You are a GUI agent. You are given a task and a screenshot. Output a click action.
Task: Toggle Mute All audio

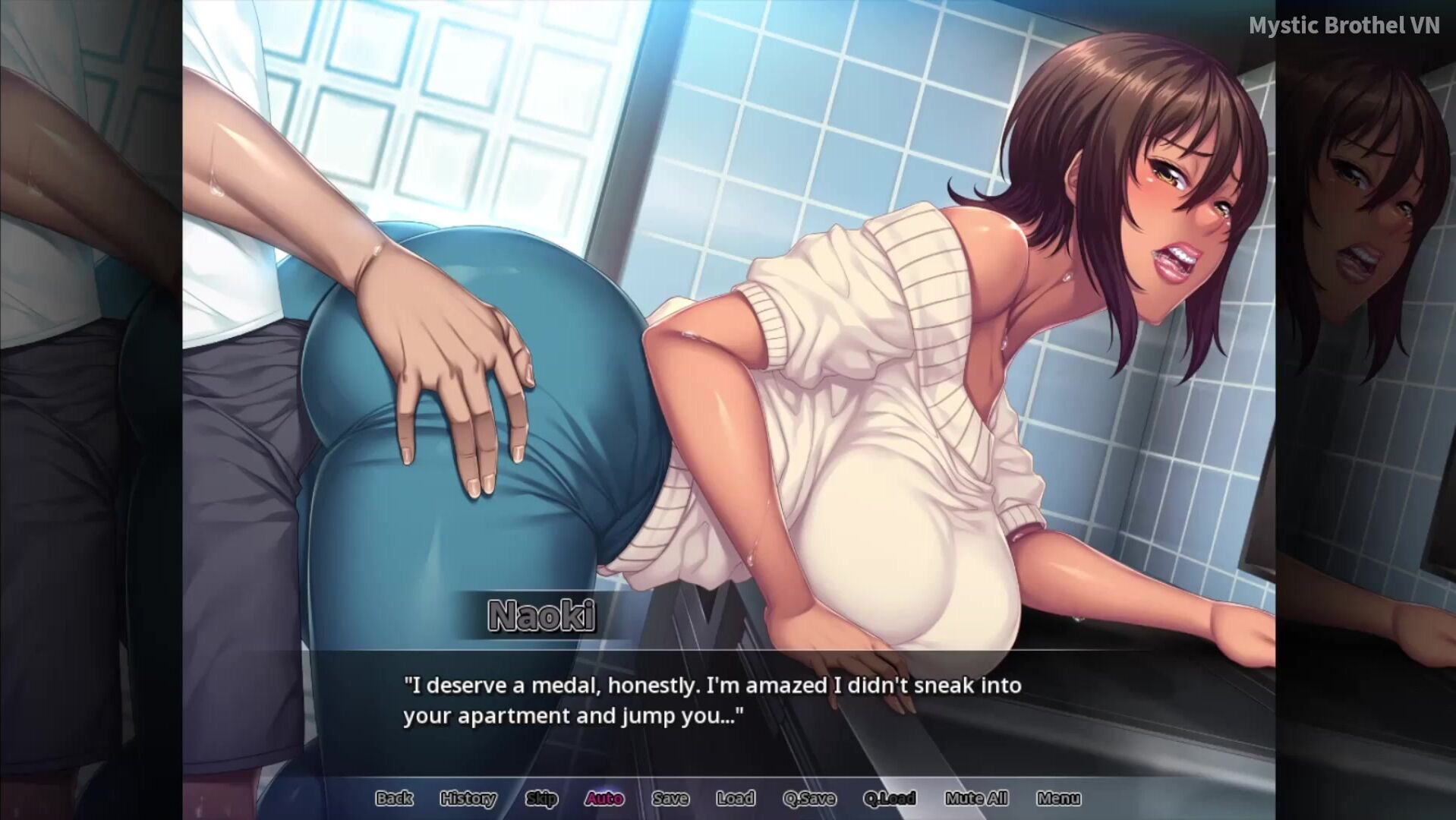pyautogui.click(x=976, y=798)
